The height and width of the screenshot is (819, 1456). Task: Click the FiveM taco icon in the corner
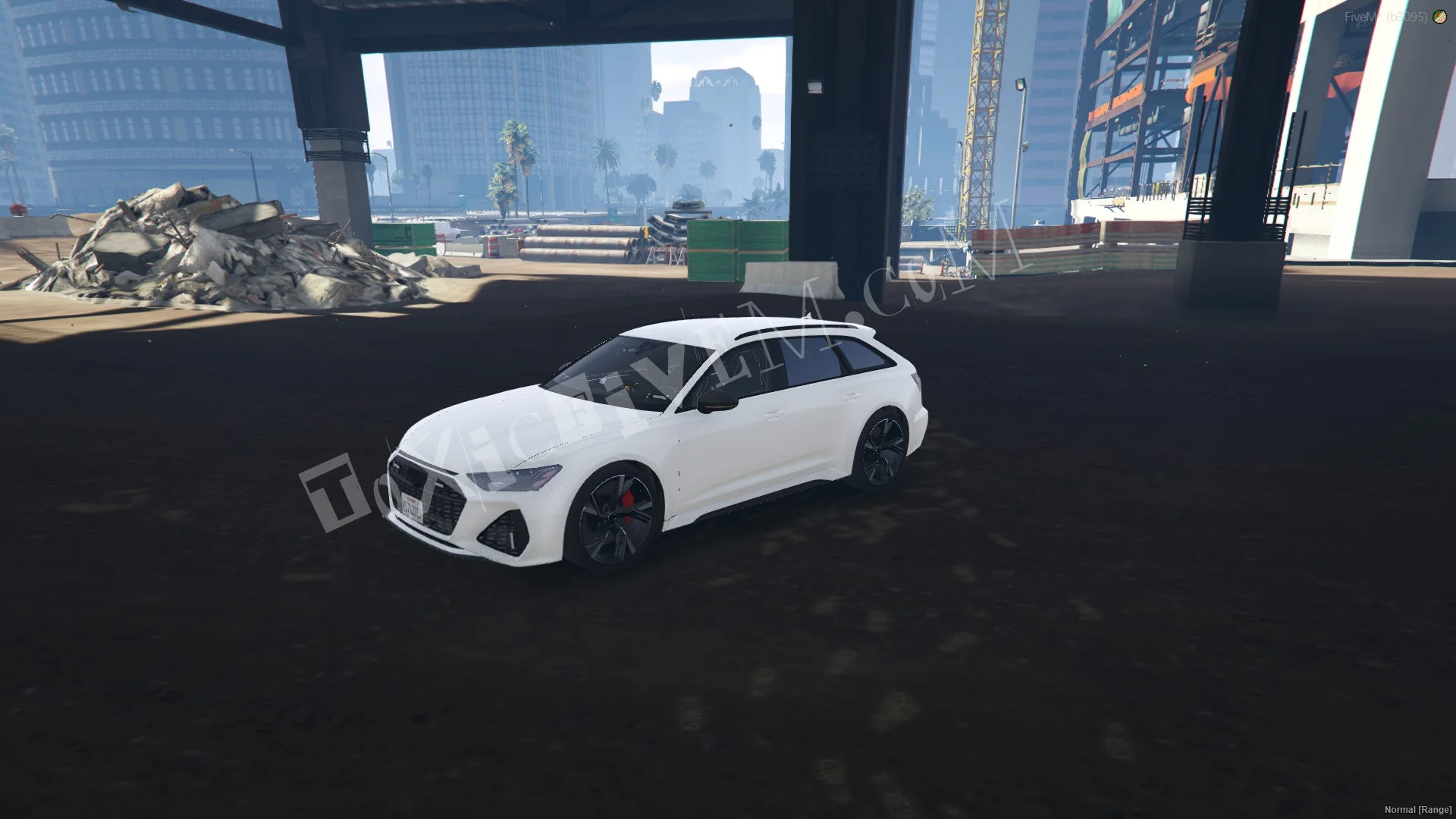tap(1439, 17)
